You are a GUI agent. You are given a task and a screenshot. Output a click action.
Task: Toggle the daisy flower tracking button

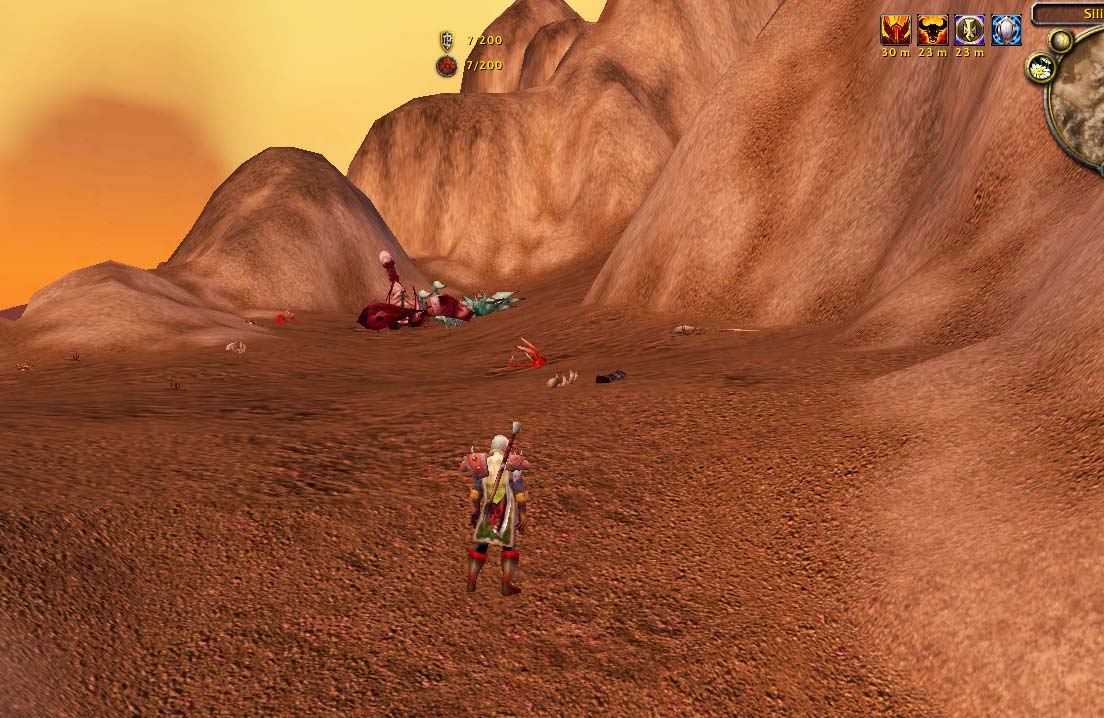pyautogui.click(x=1041, y=68)
